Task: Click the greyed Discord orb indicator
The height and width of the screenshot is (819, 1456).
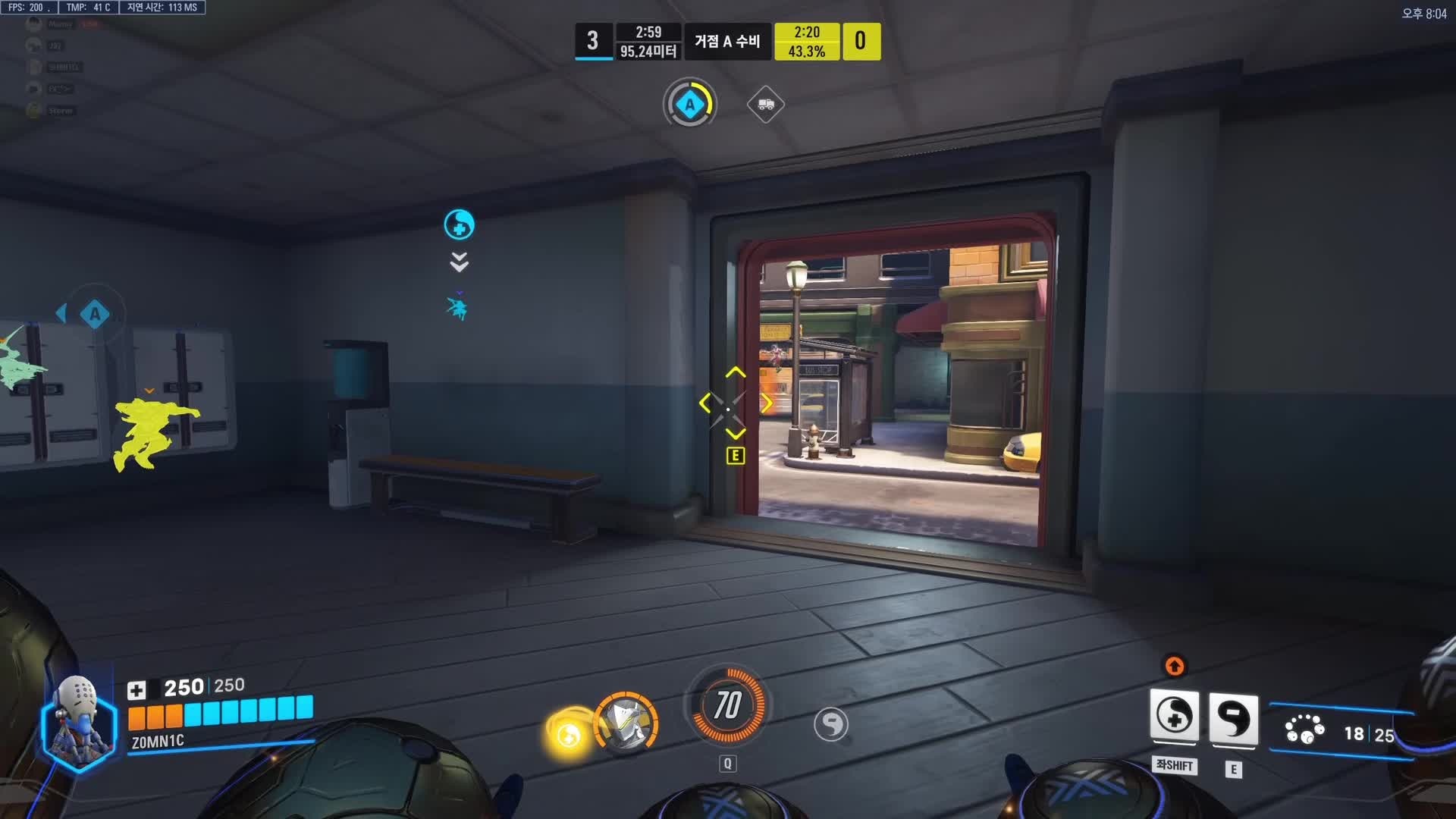Action: click(x=831, y=724)
